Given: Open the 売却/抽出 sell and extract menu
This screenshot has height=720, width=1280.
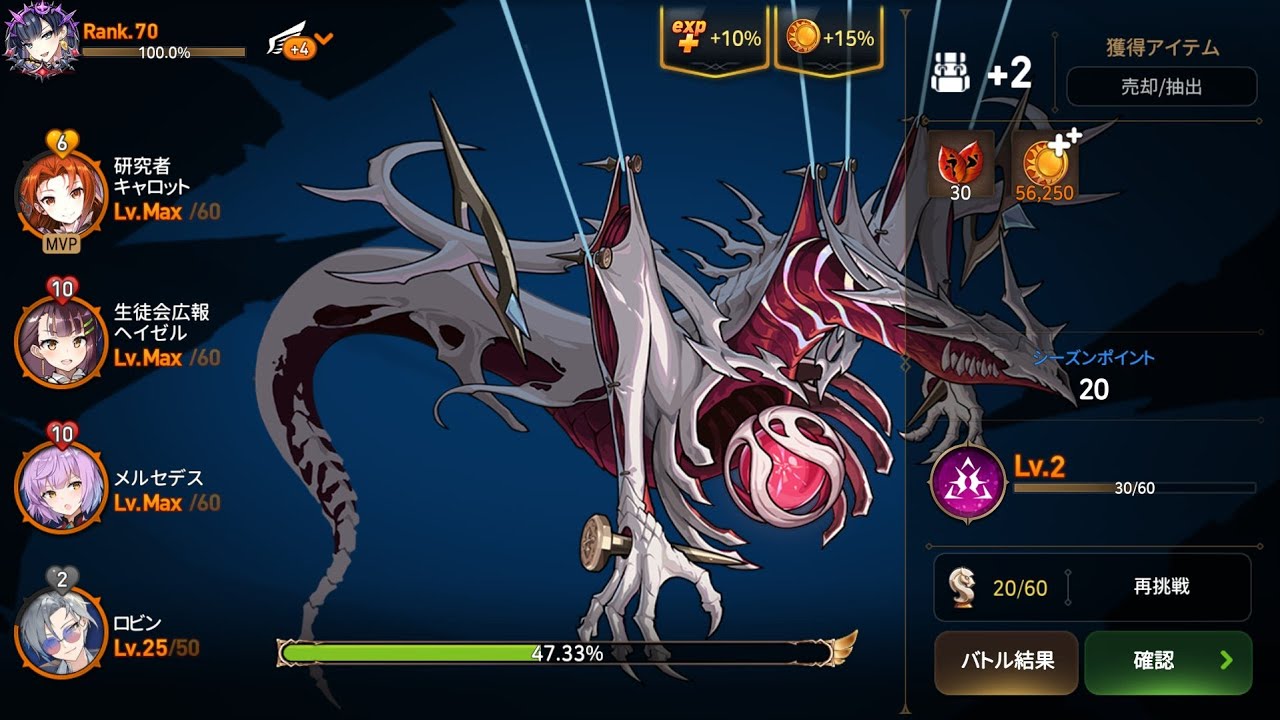Looking at the screenshot, I should point(1160,87).
